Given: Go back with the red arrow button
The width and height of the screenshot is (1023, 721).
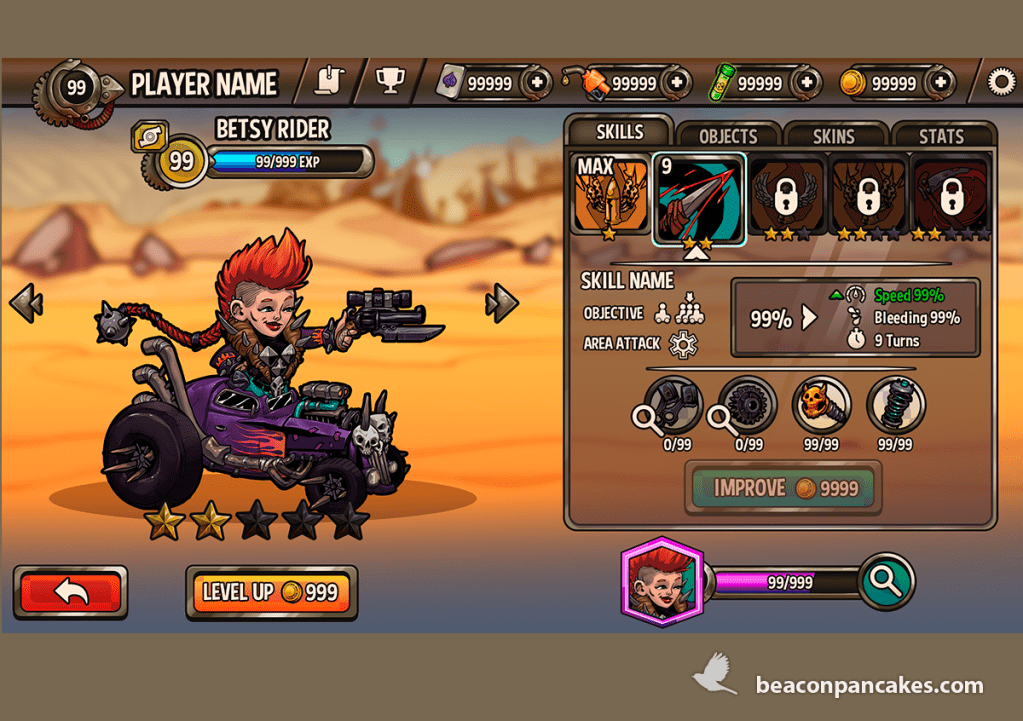Looking at the screenshot, I should [70, 592].
